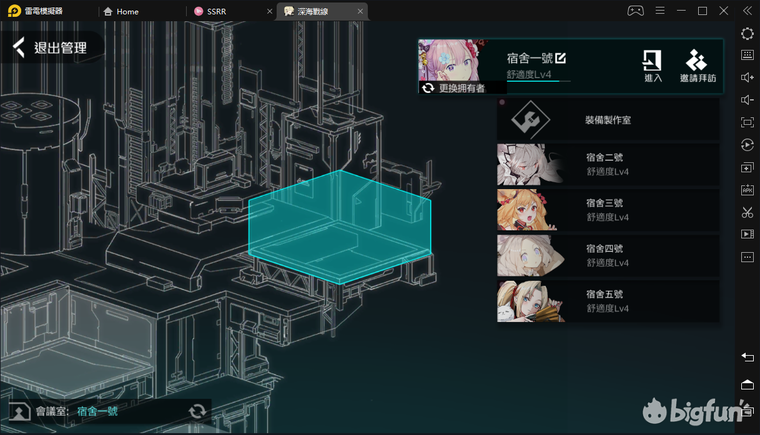Screen dimensions: 760x435
Task: Exit management with 退出管理 button
Action: [x=52, y=47]
